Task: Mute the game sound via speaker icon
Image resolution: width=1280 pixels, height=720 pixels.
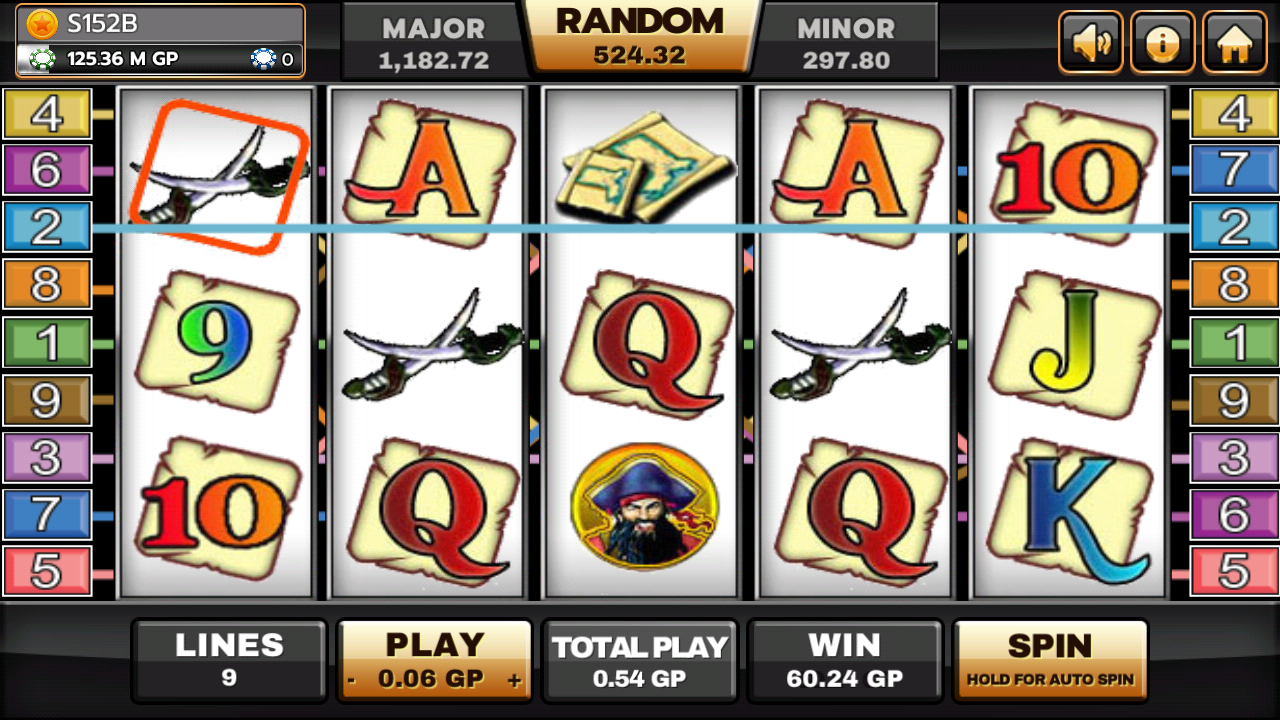Action: click(x=1090, y=41)
